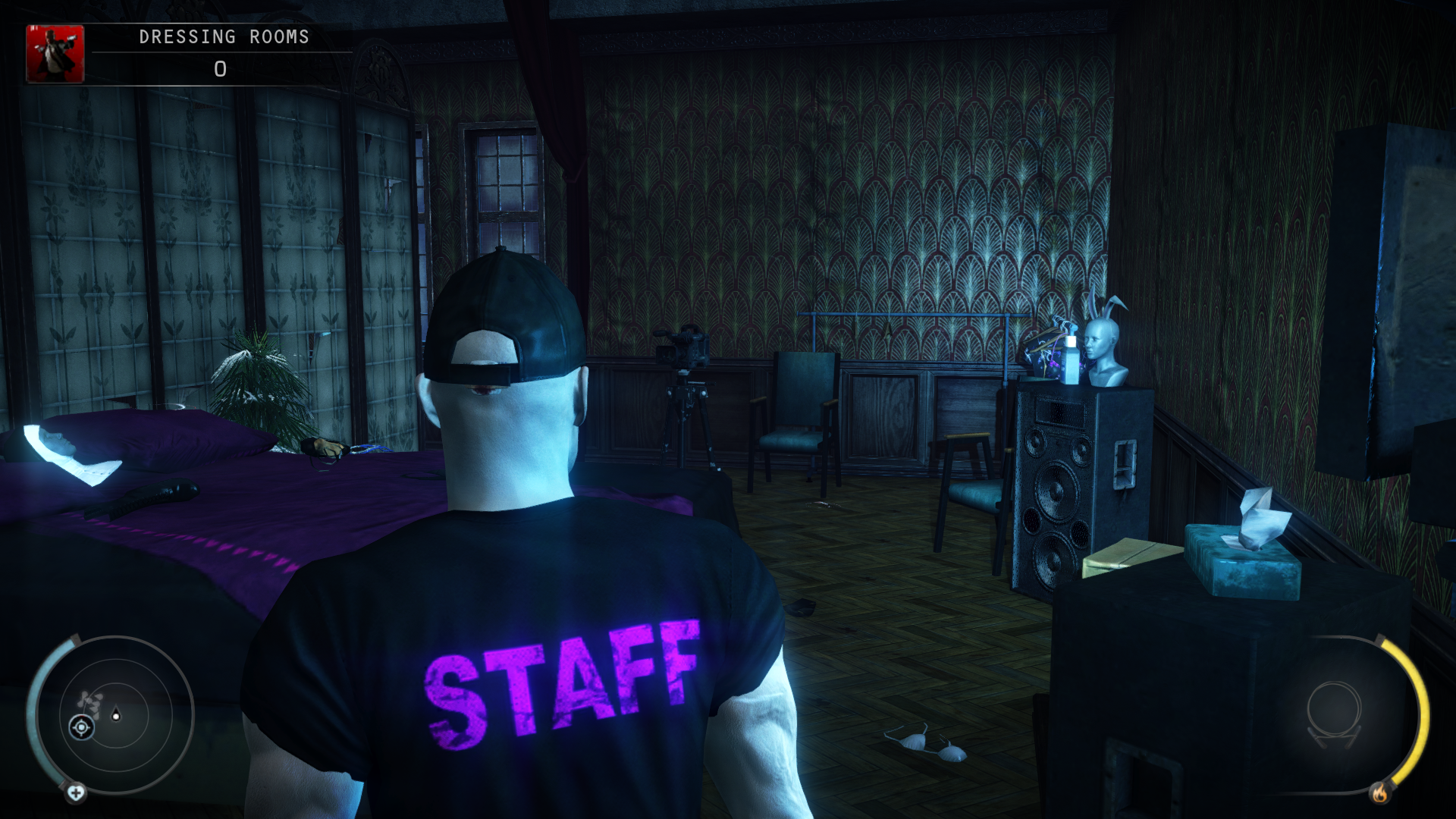Select the fiber wire weapon slot
This screenshot has height=819, width=1456.
pos(1333,713)
